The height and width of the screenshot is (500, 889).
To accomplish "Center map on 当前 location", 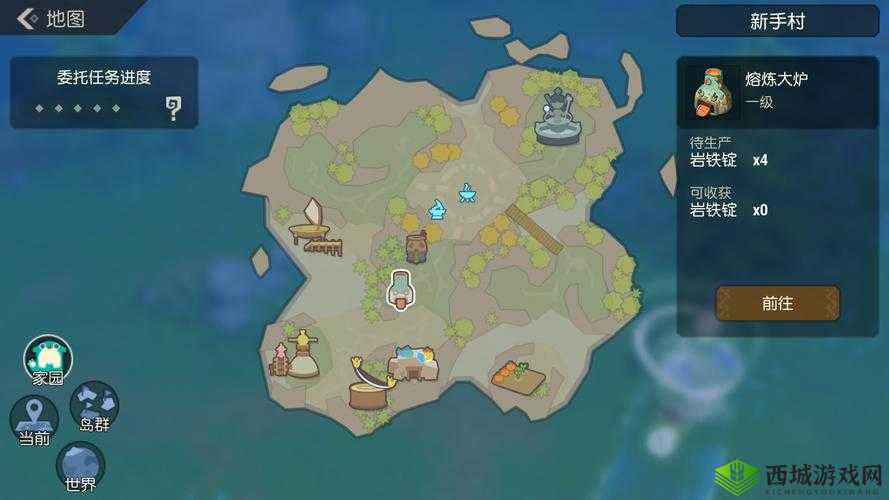I will coord(34,420).
